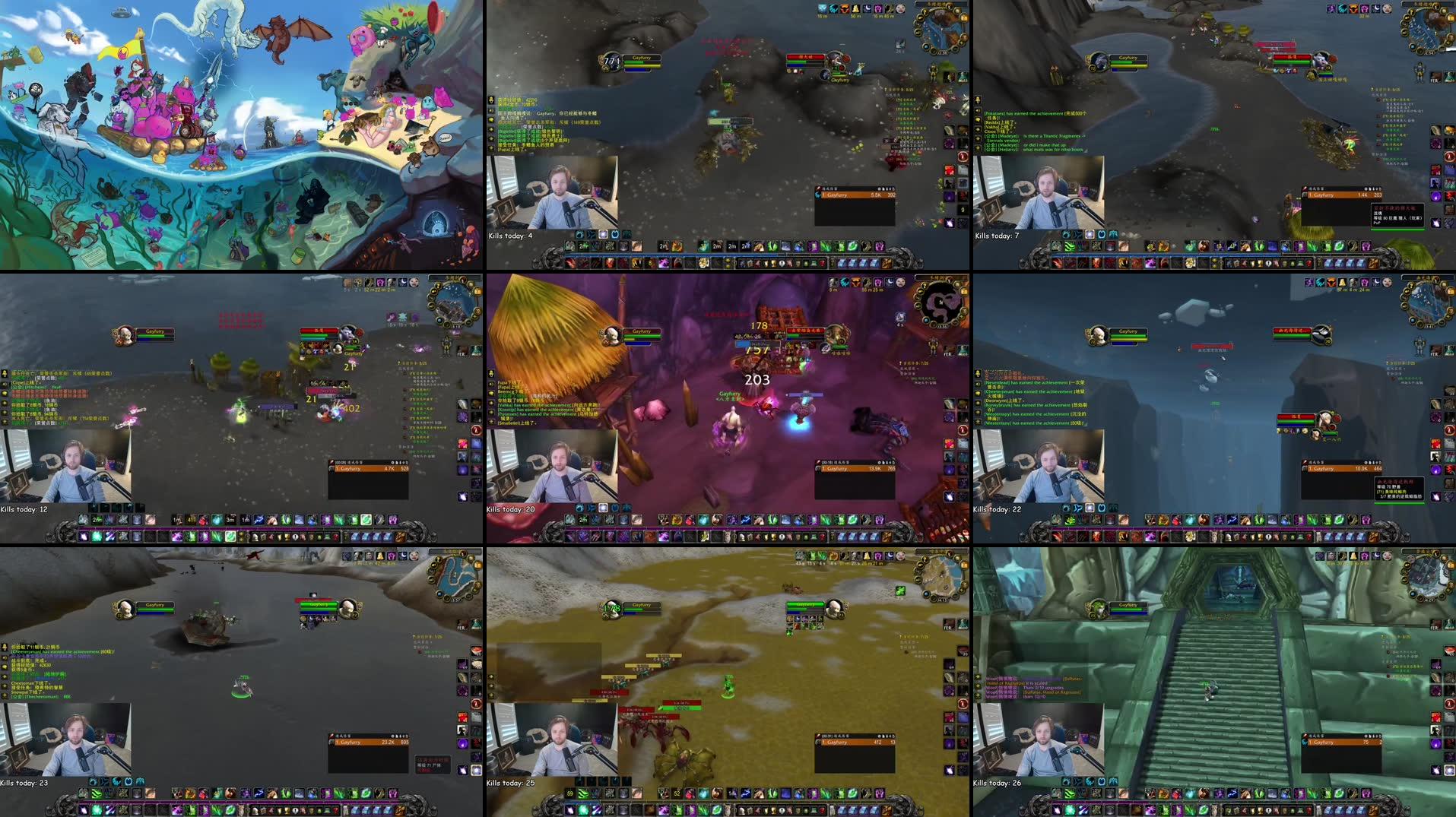
Task: Click Gayfurry's character portrait on the player frame
Action: [x=612, y=60]
